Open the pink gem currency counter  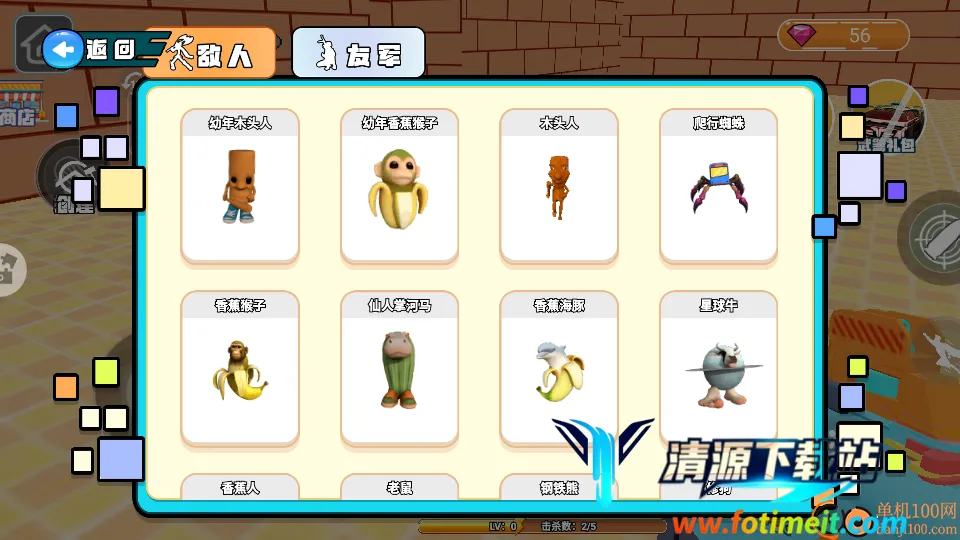point(843,36)
